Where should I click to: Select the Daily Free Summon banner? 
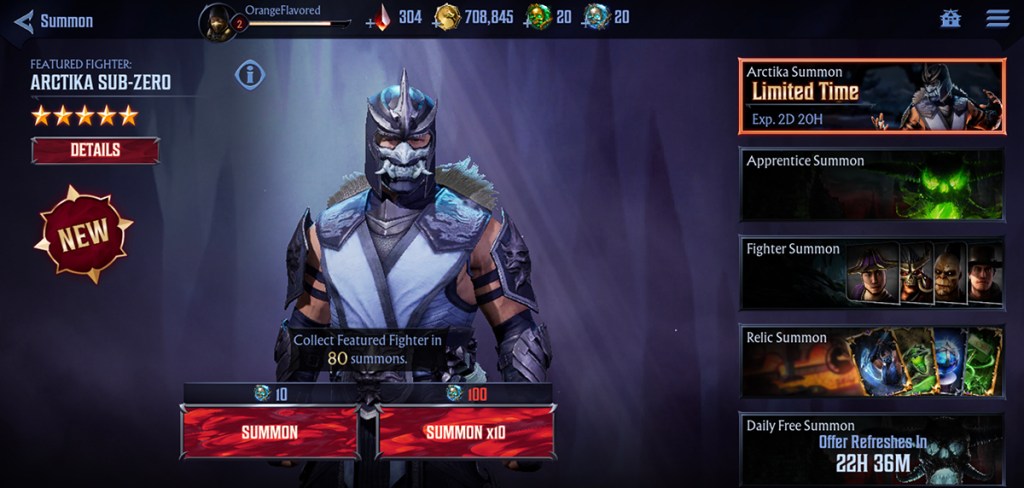[871, 449]
